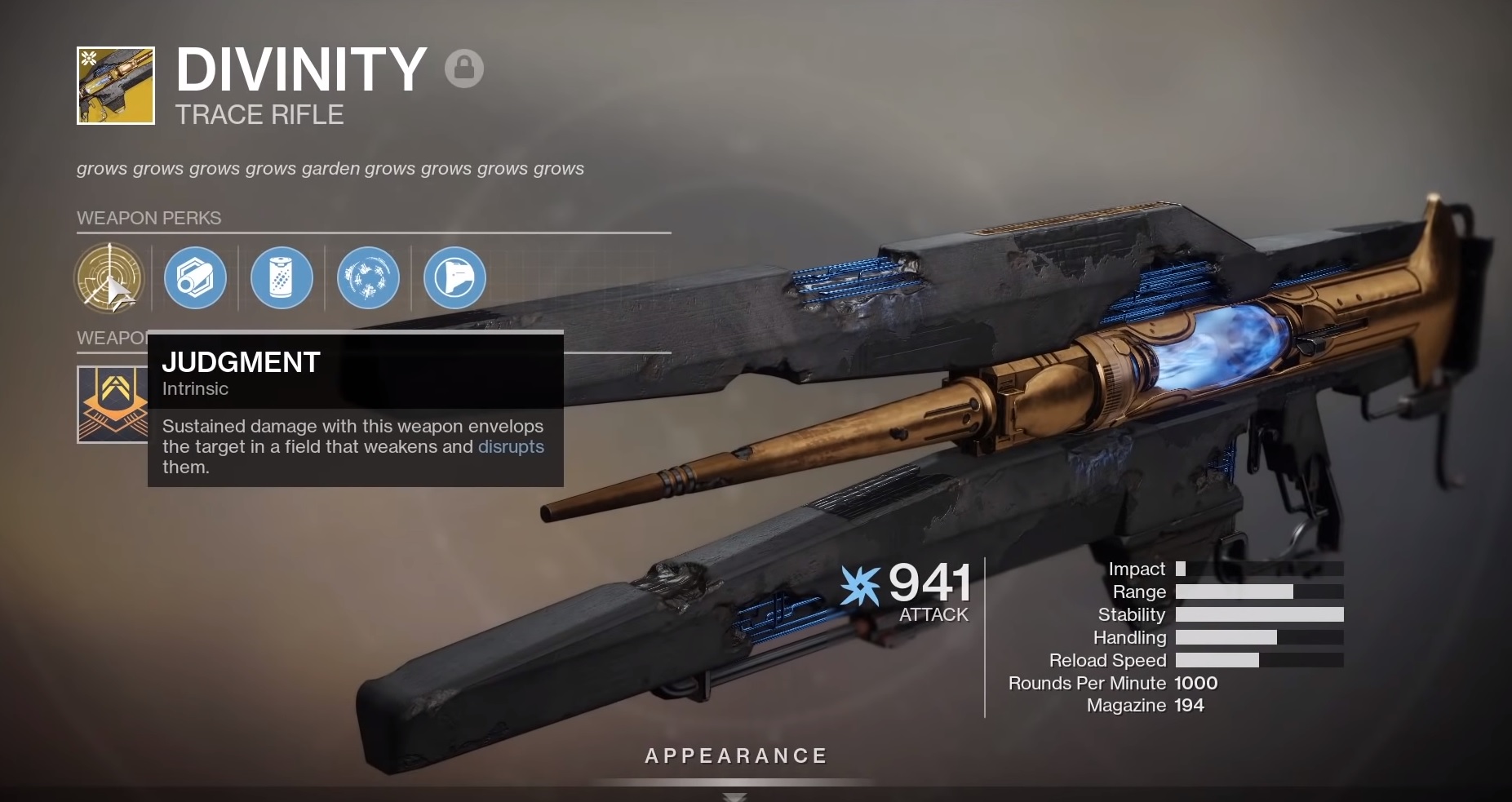Click the Stability stat bar
Viewport: 1512px width, 802px height.
click(1259, 614)
